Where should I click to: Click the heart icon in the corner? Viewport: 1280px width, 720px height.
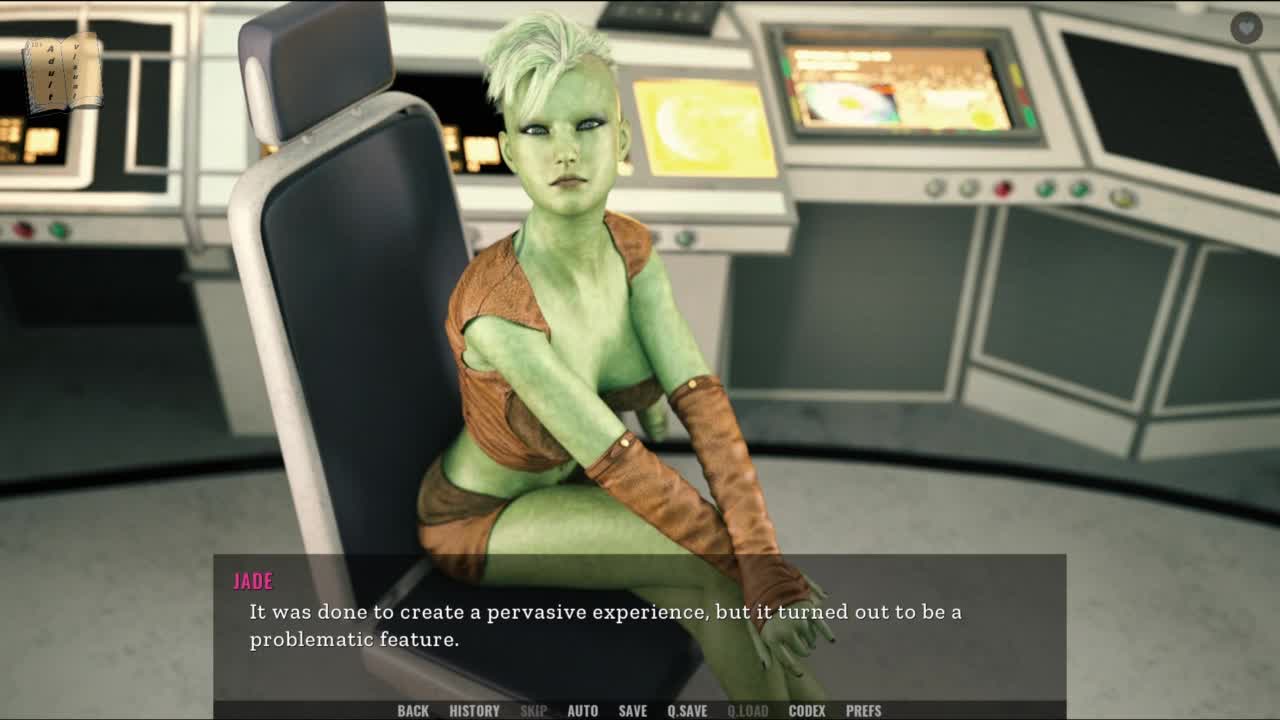pyautogui.click(x=1246, y=27)
